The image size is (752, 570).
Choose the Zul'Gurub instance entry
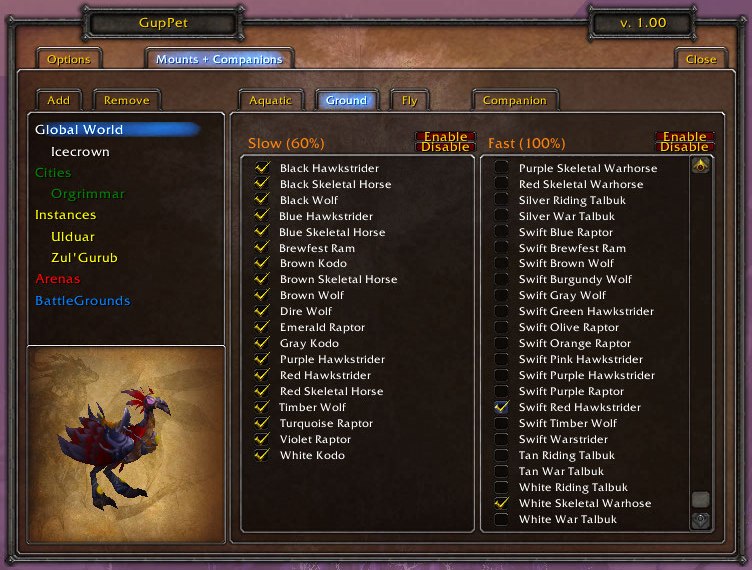coord(84,258)
